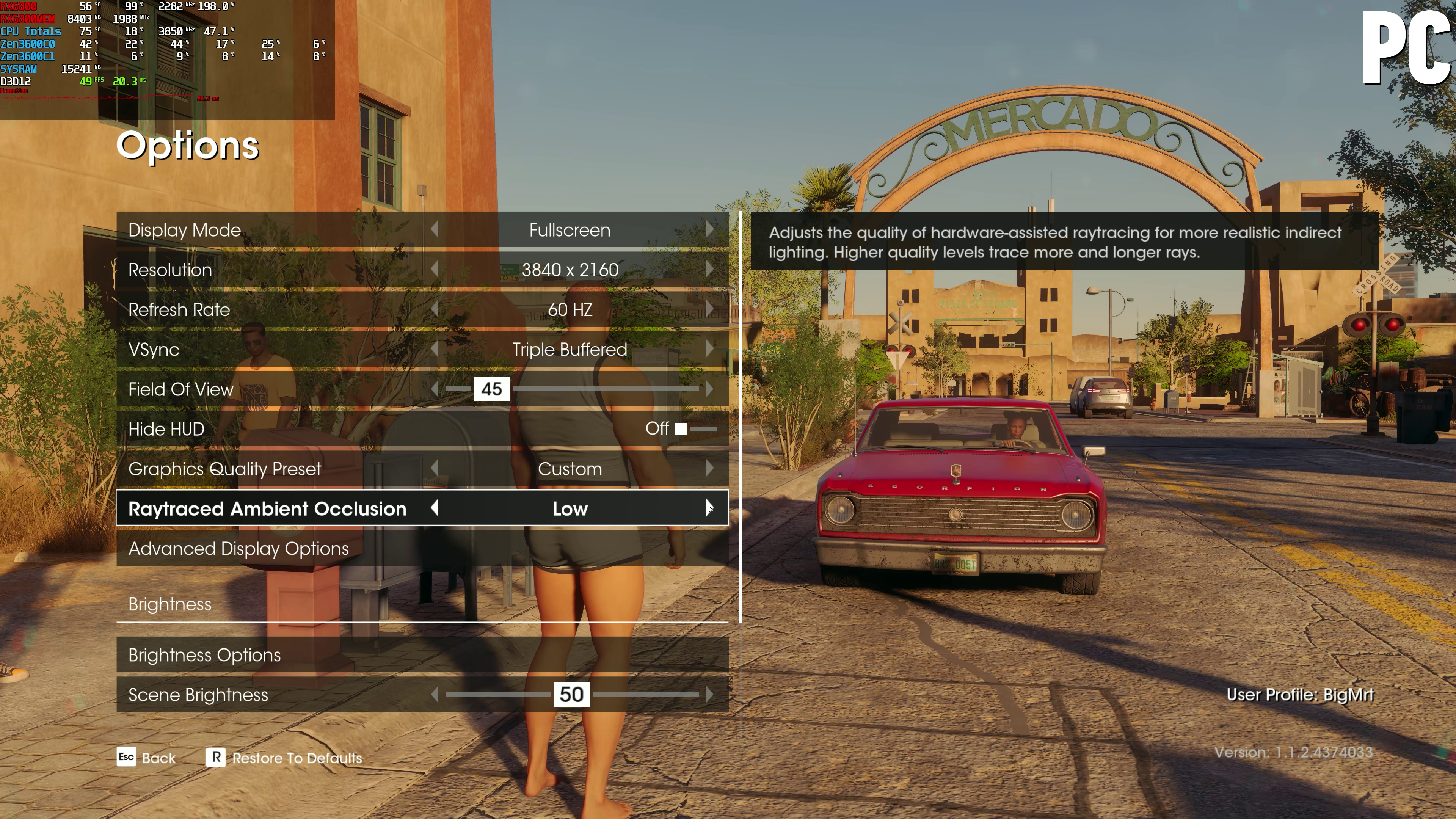Open Advanced Display Options
1456x819 pixels.
[238, 548]
